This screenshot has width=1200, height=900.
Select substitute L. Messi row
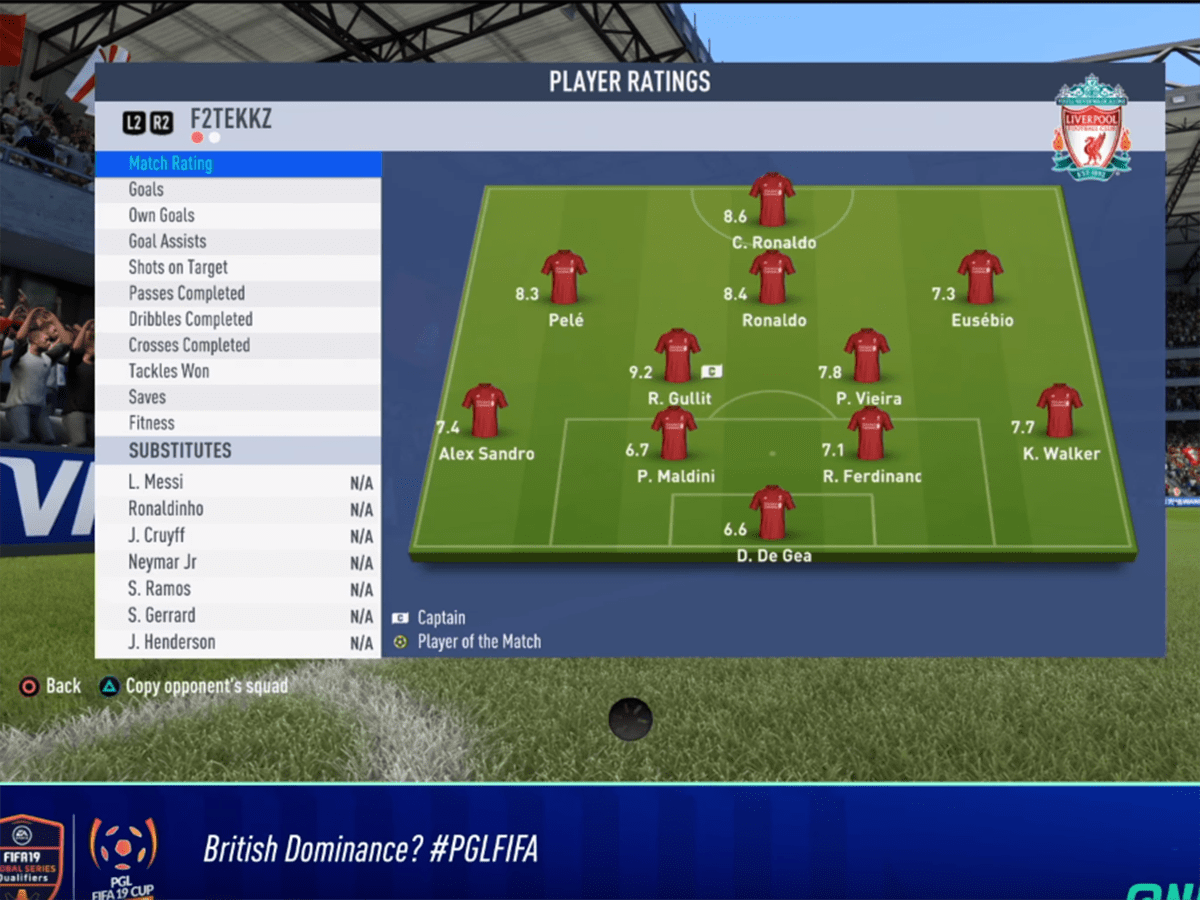point(237,483)
